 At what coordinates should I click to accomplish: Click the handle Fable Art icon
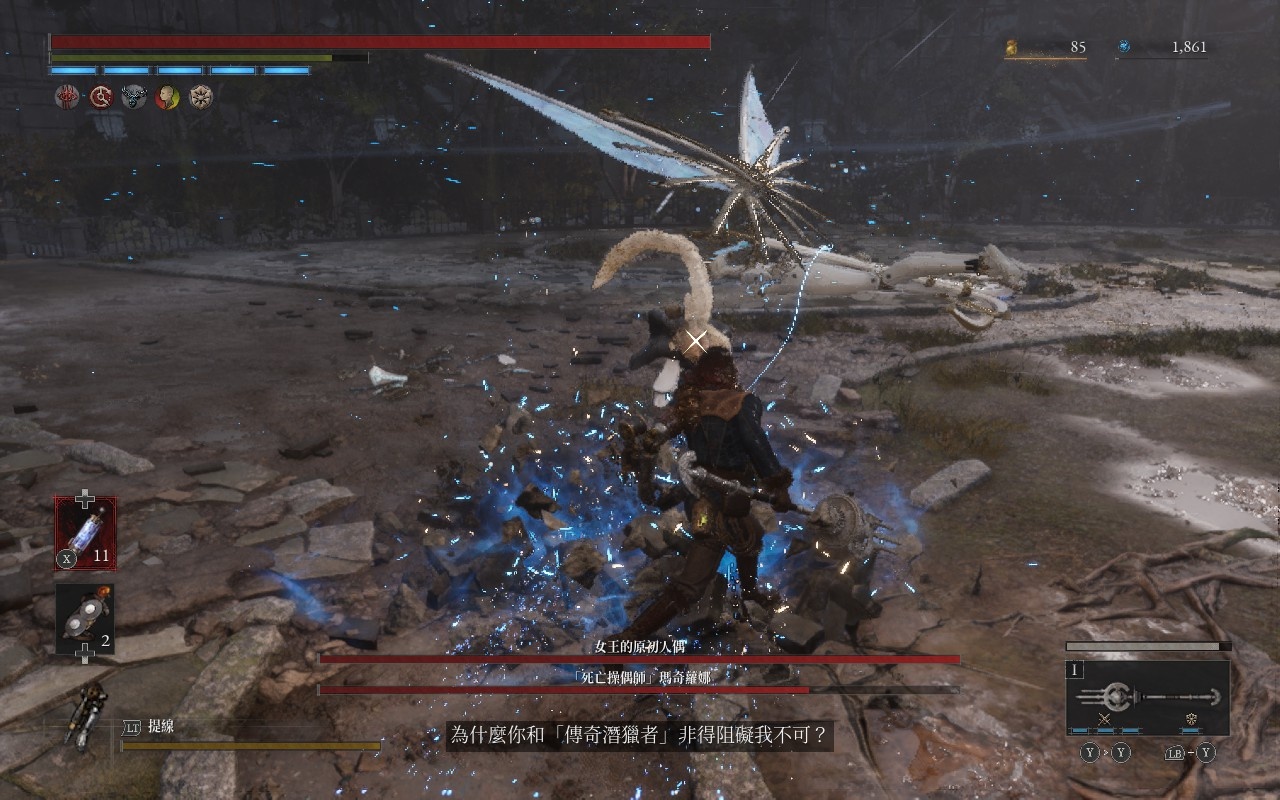[1191, 719]
